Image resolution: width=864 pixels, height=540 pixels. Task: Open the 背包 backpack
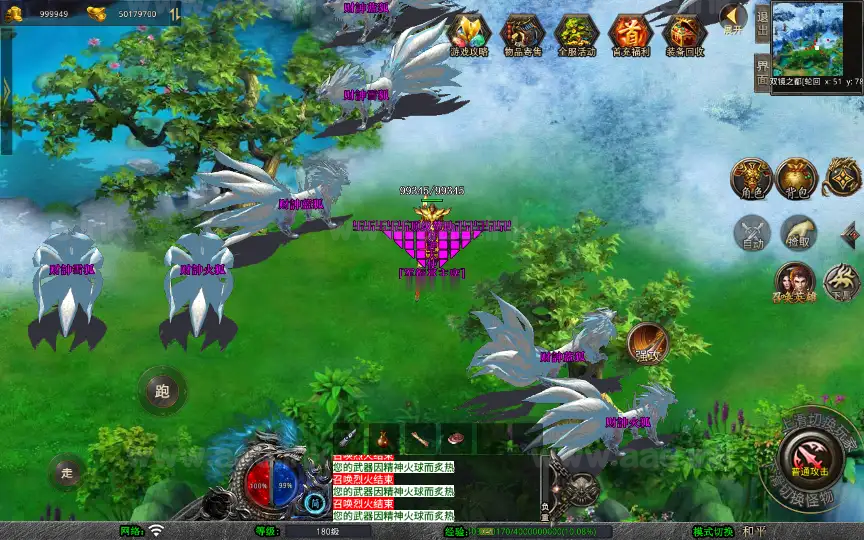[x=797, y=178]
